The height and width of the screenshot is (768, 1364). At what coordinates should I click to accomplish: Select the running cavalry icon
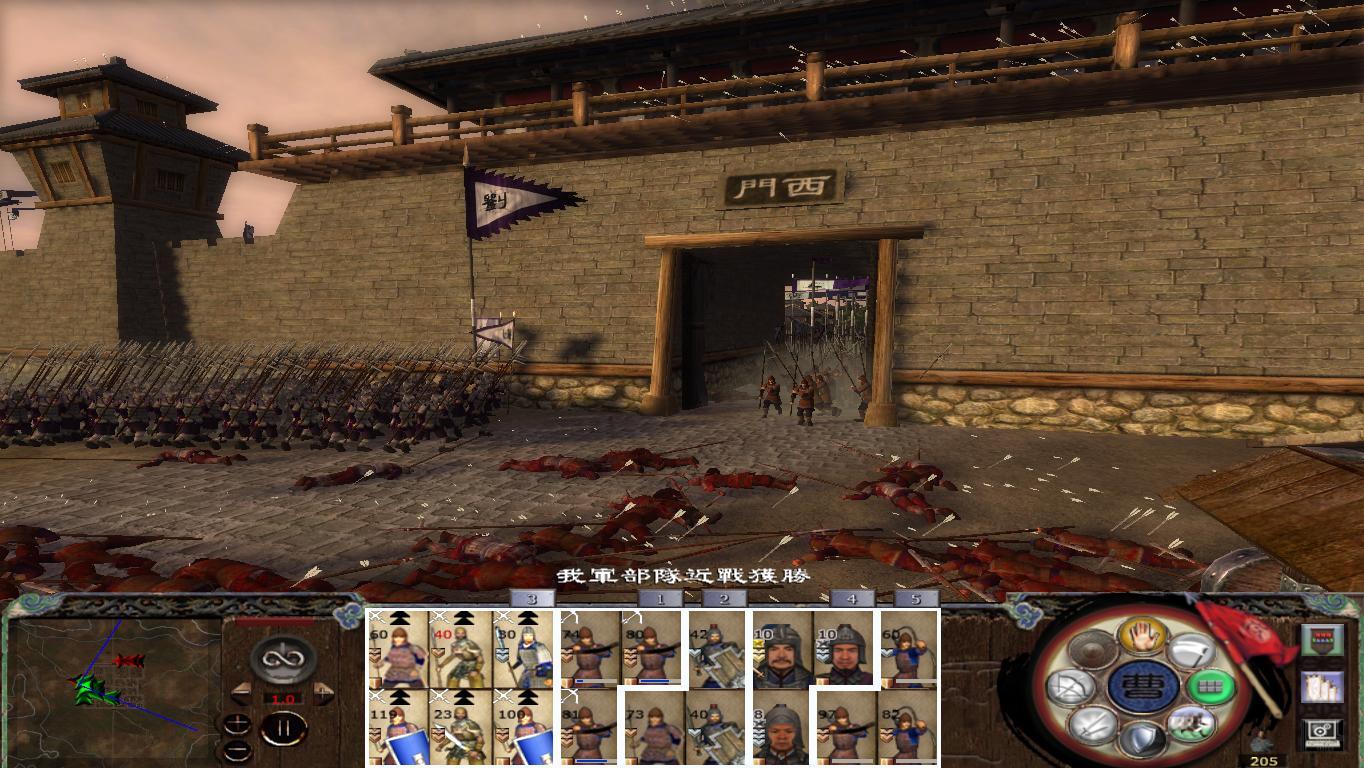pos(1192,724)
